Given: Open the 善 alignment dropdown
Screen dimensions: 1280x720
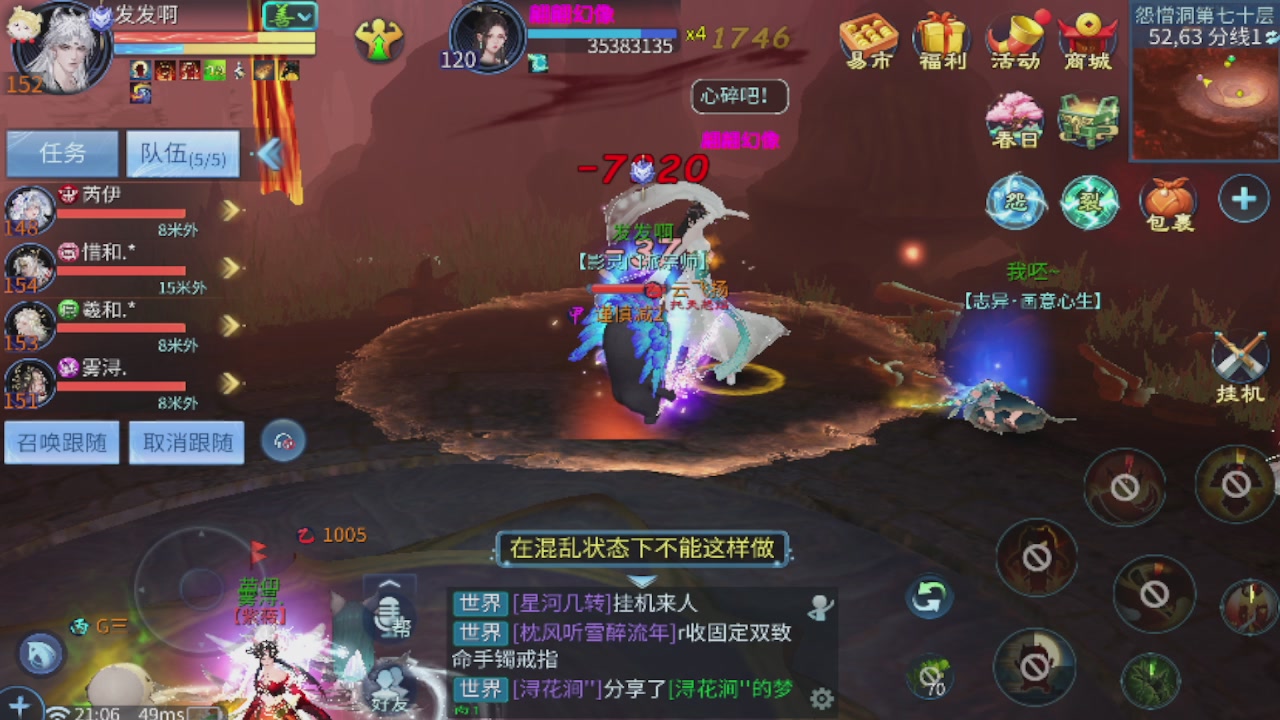Looking at the screenshot, I should (288, 17).
